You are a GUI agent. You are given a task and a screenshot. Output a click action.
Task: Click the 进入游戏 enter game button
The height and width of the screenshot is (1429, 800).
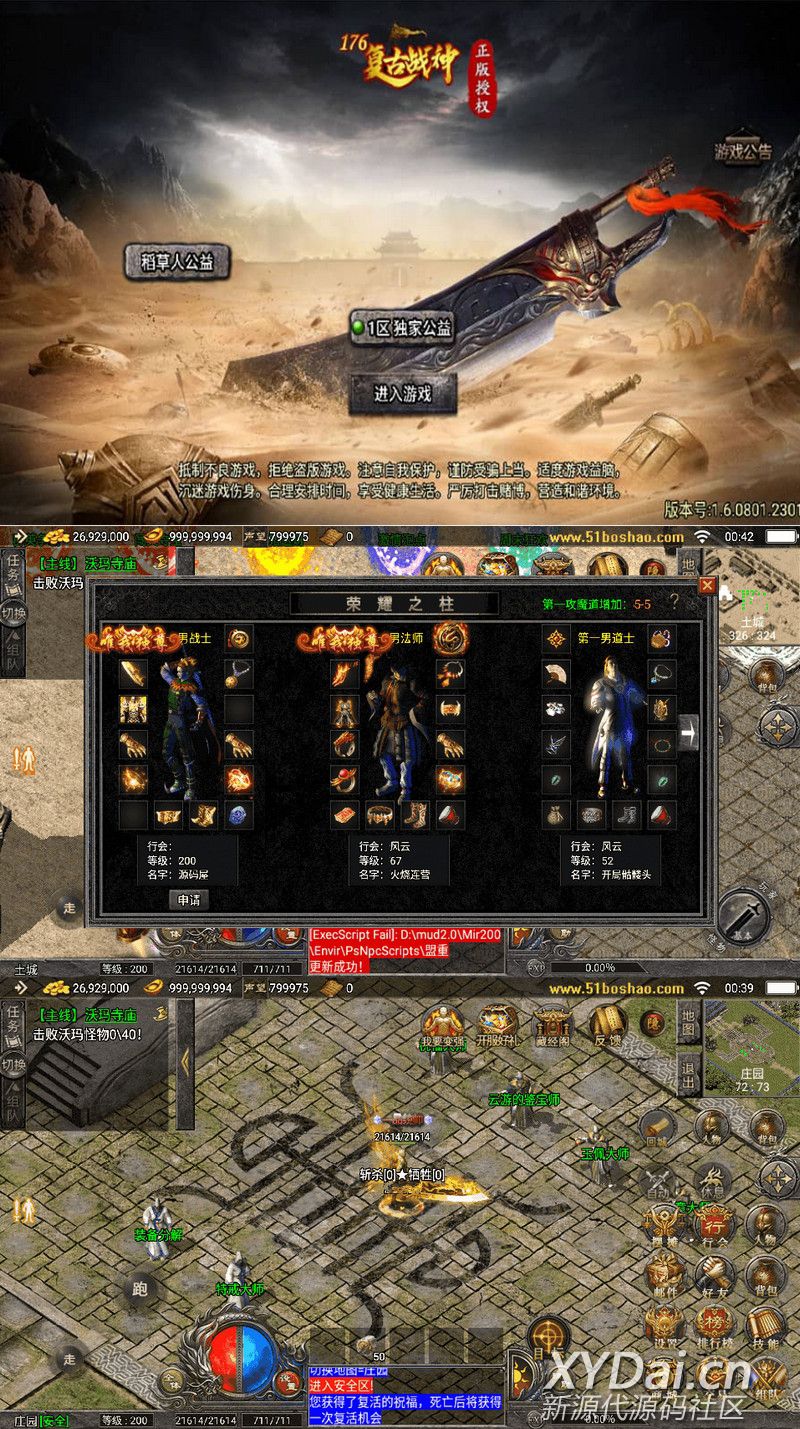(402, 393)
